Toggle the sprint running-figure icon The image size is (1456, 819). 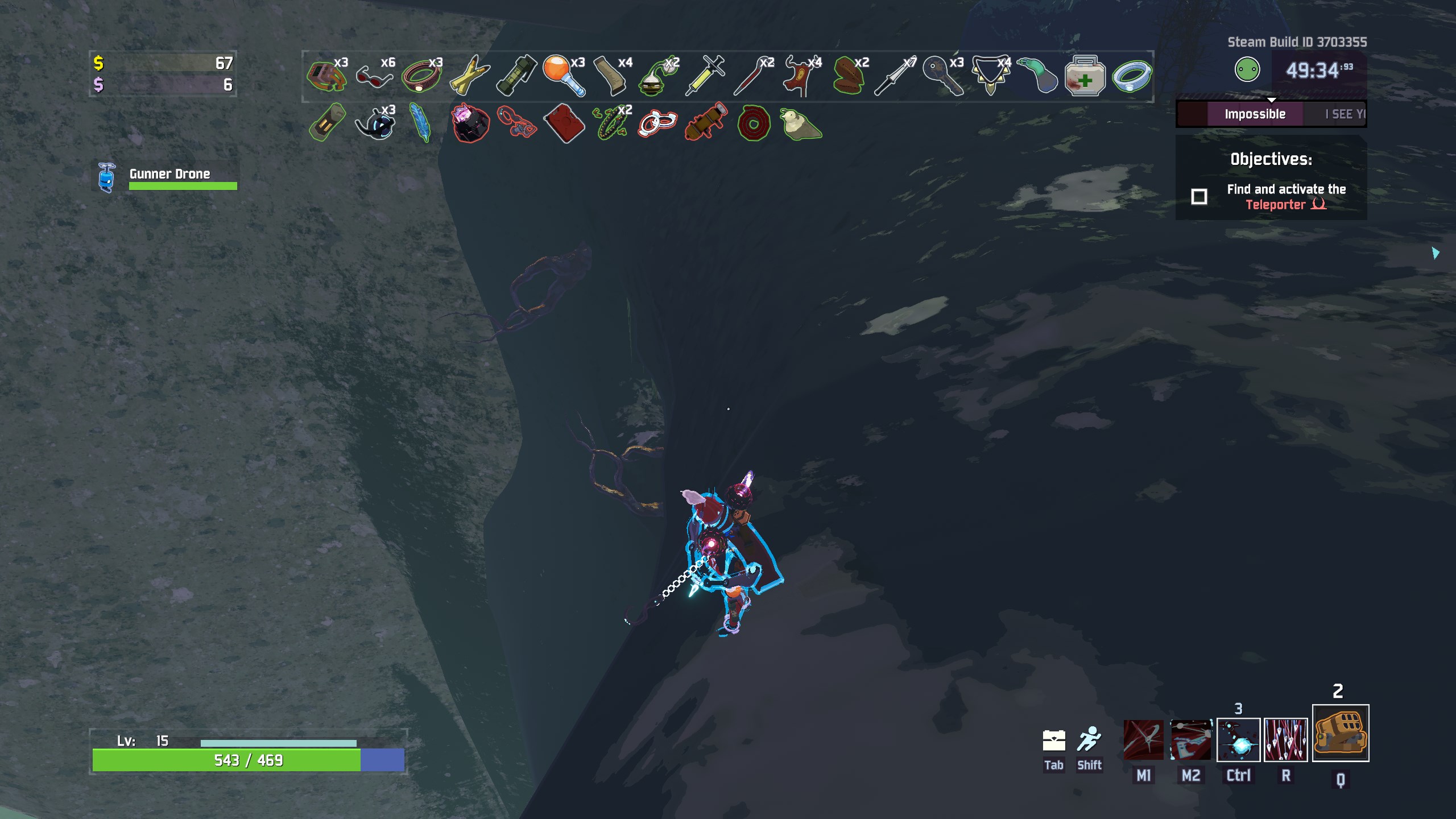1089,739
